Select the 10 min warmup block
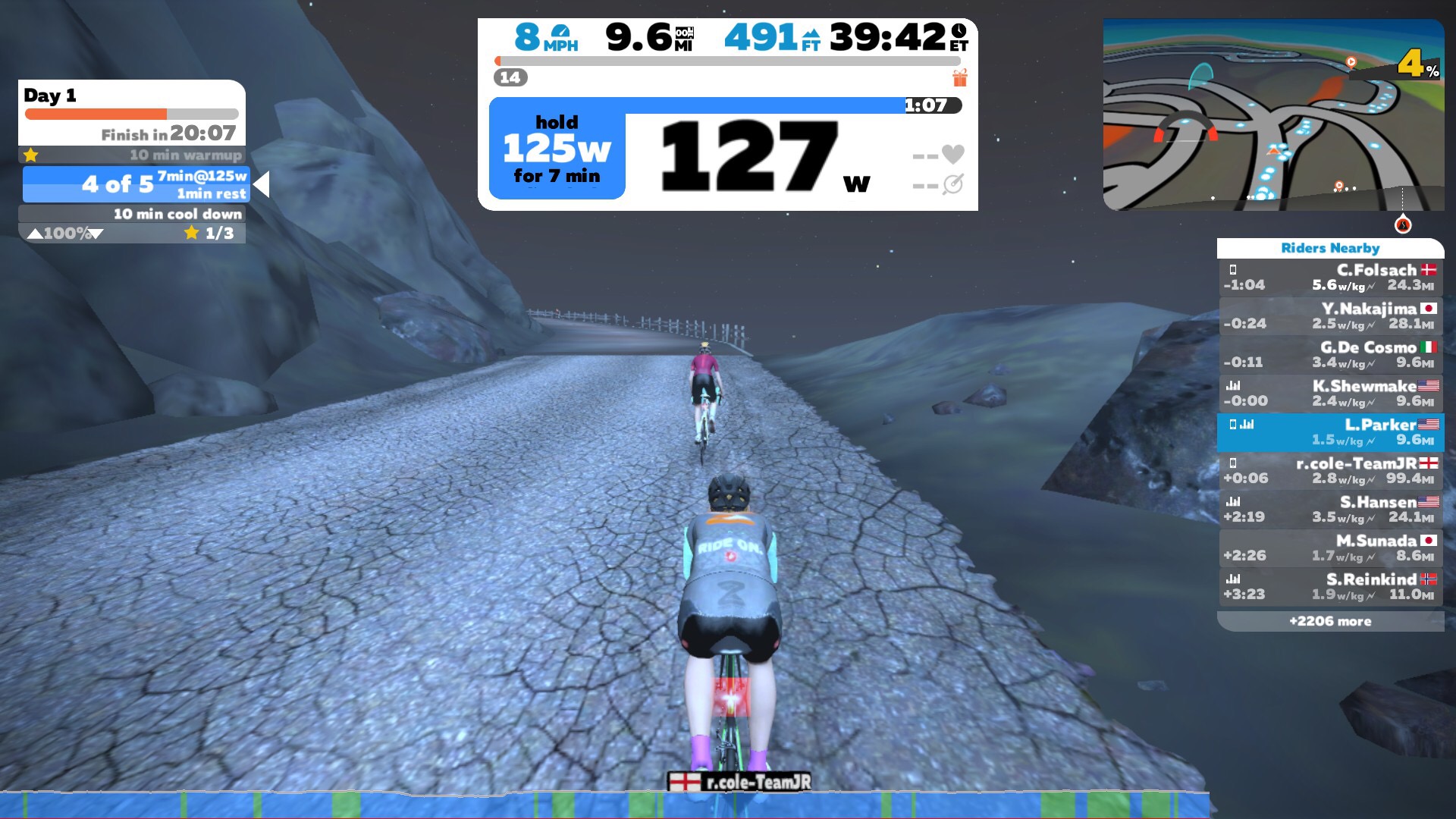 tap(132, 155)
